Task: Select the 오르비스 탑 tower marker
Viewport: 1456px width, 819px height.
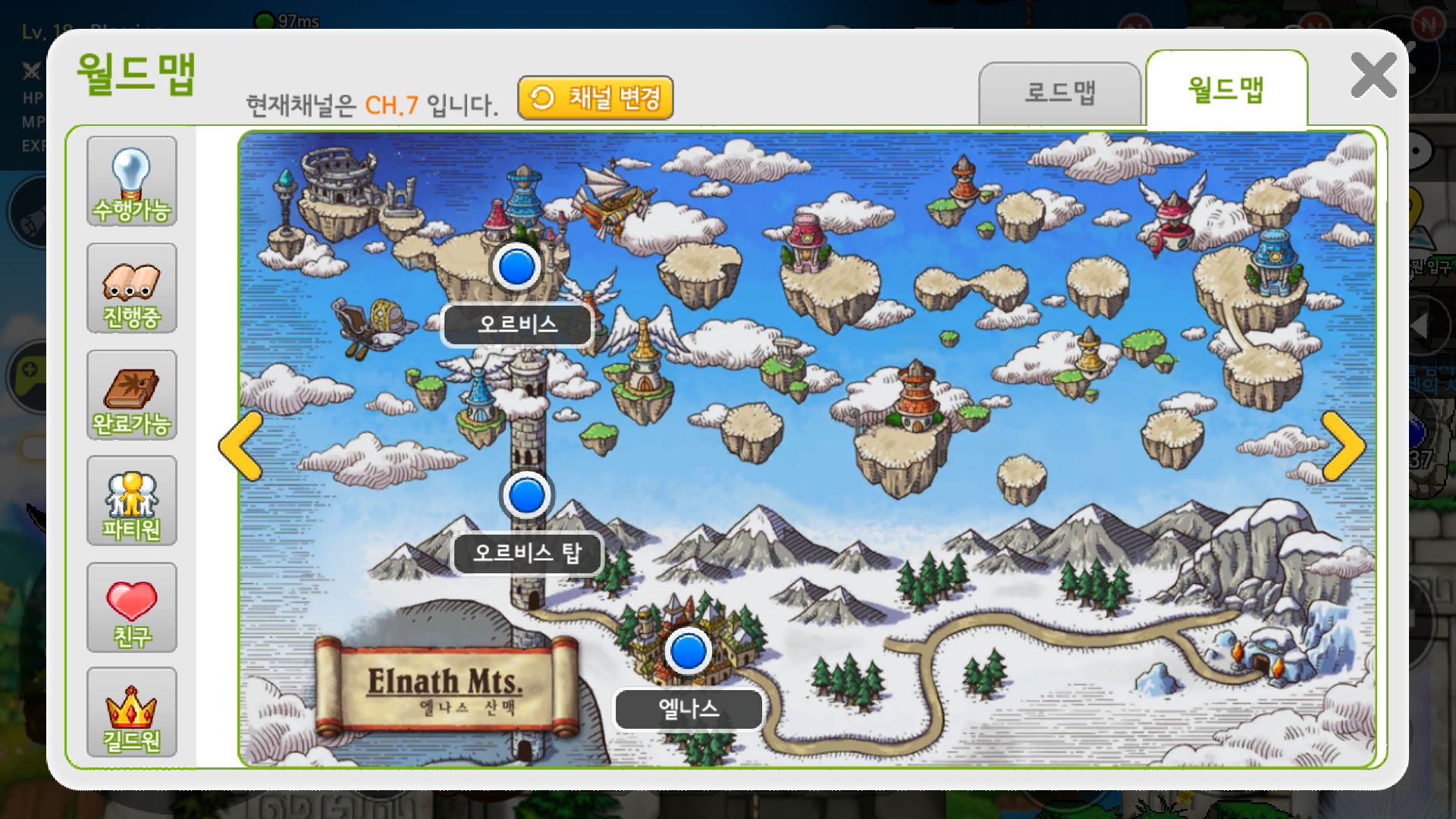Action: (x=526, y=494)
